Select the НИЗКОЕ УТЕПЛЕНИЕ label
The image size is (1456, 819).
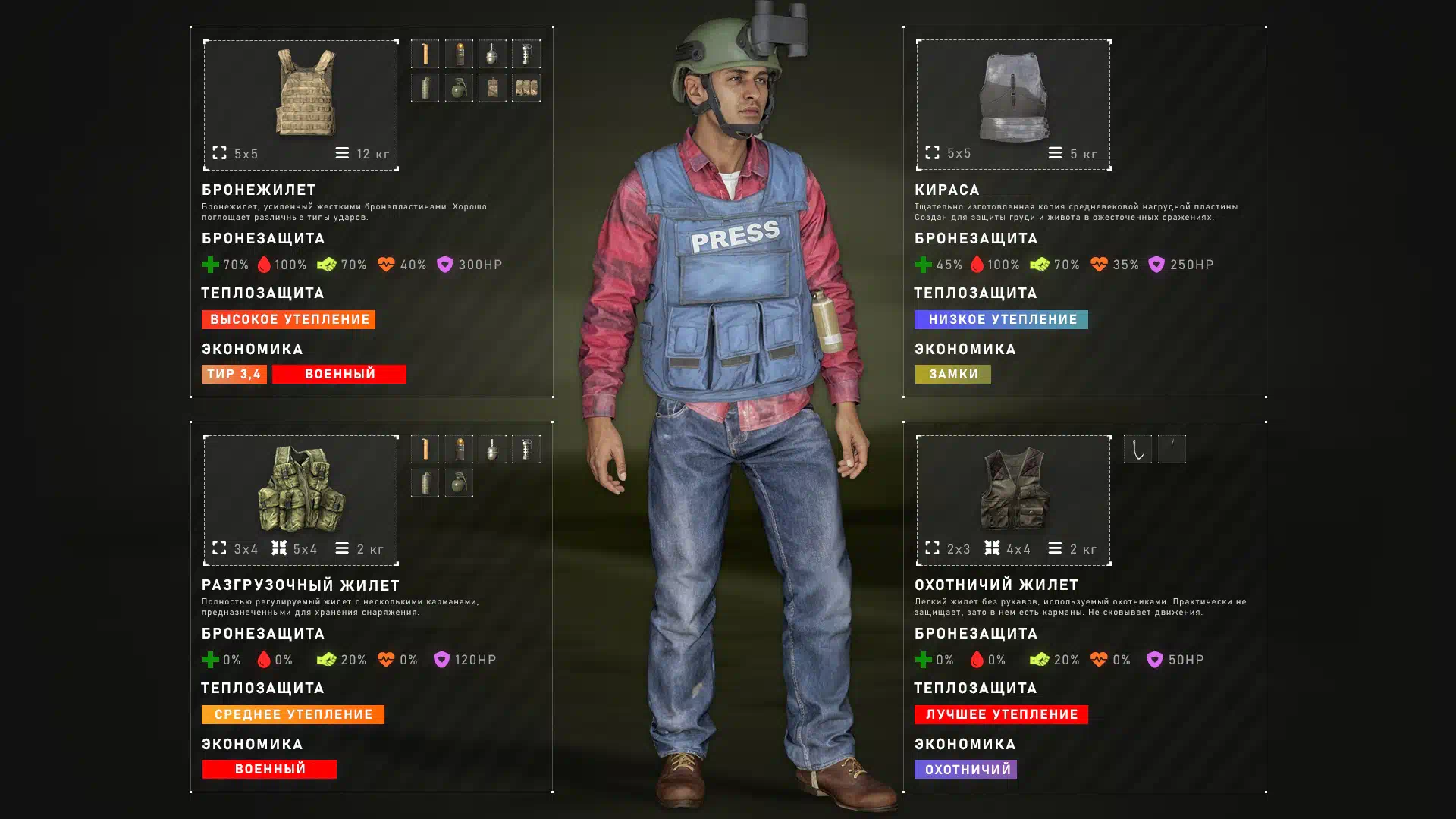pos(1001,320)
